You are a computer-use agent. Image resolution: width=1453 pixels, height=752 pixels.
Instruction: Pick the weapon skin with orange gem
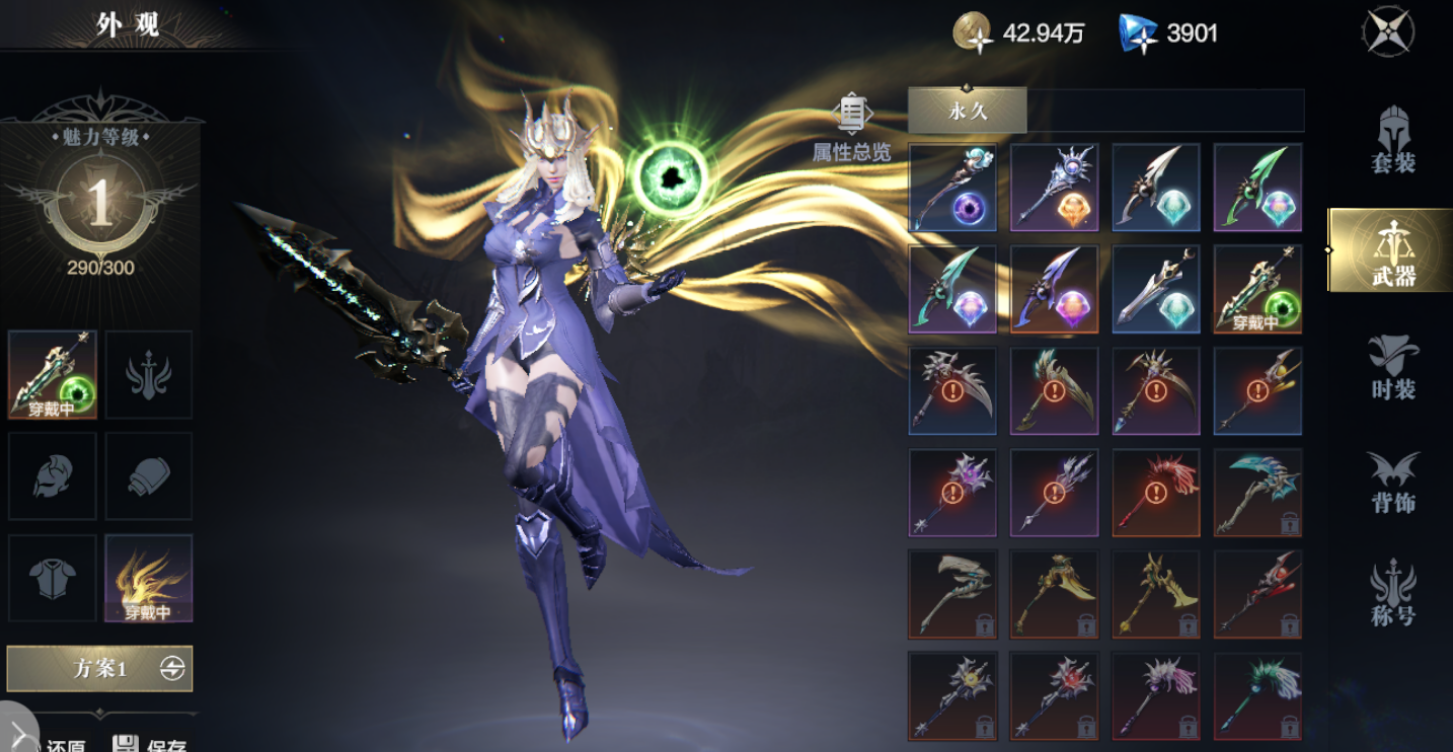[1054, 187]
